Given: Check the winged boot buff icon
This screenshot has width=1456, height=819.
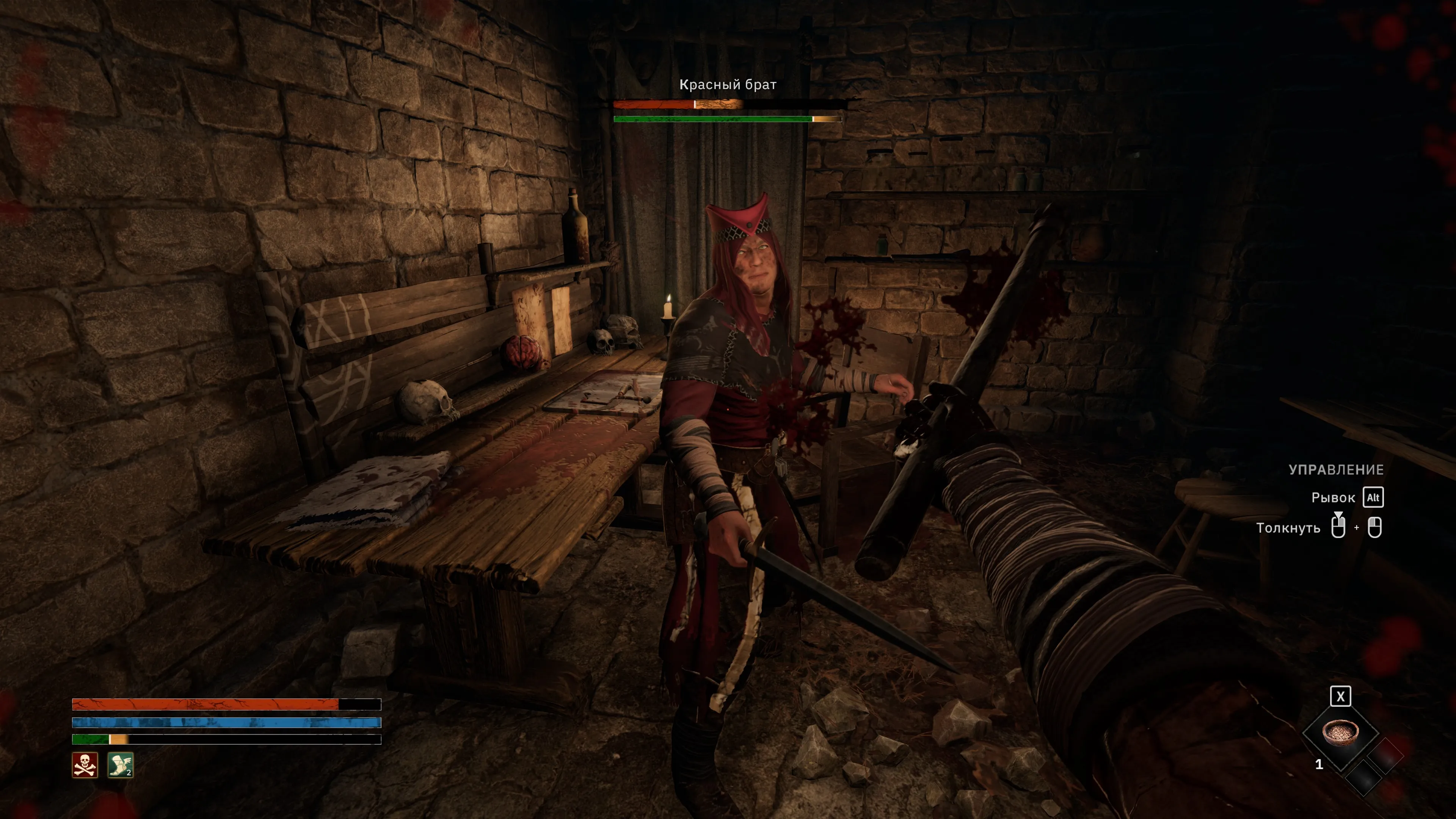Looking at the screenshot, I should [121, 765].
